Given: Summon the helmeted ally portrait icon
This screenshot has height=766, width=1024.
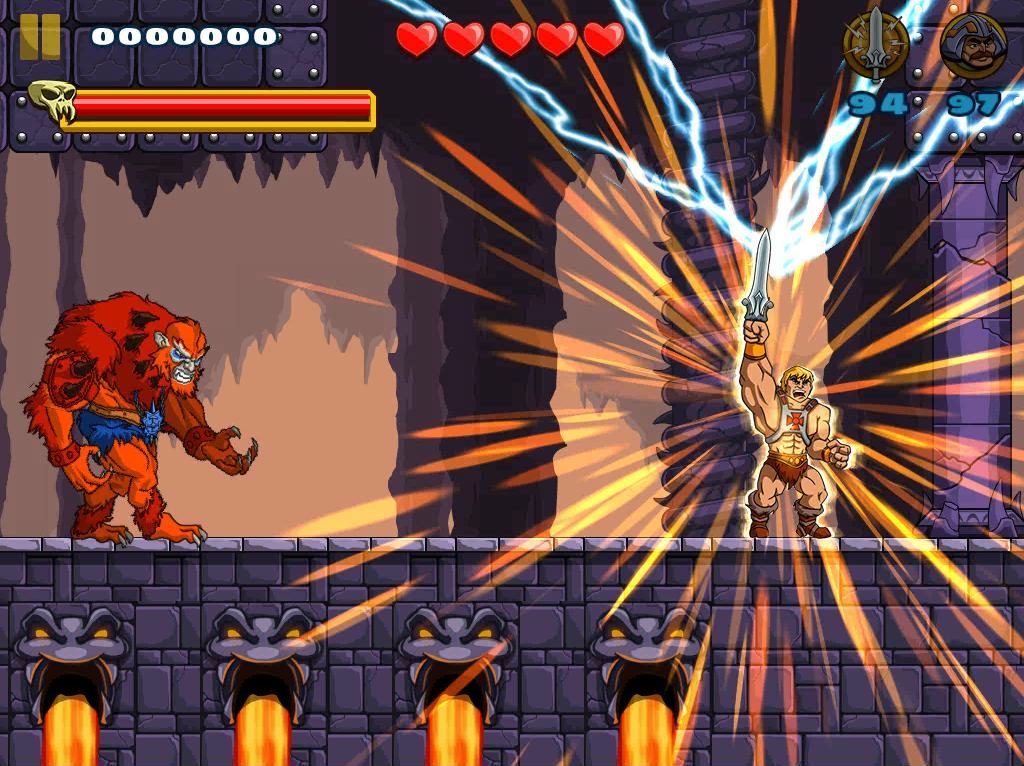Looking at the screenshot, I should (x=973, y=46).
